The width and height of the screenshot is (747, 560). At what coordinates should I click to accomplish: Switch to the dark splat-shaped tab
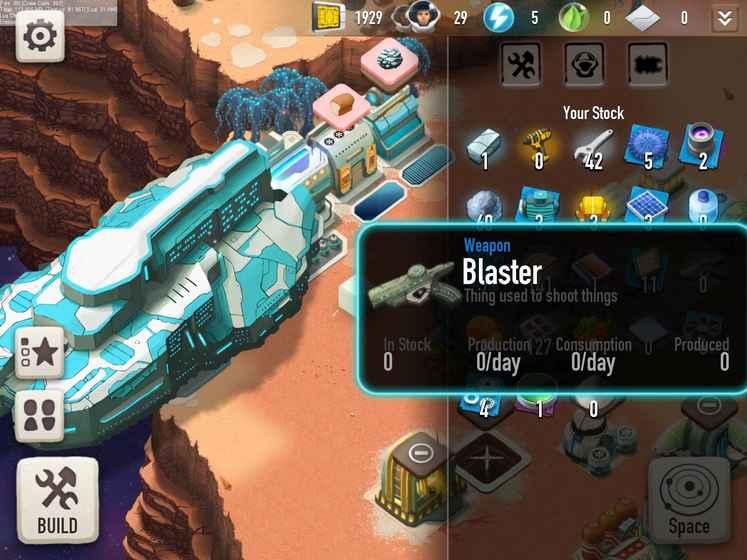pyautogui.click(x=647, y=64)
